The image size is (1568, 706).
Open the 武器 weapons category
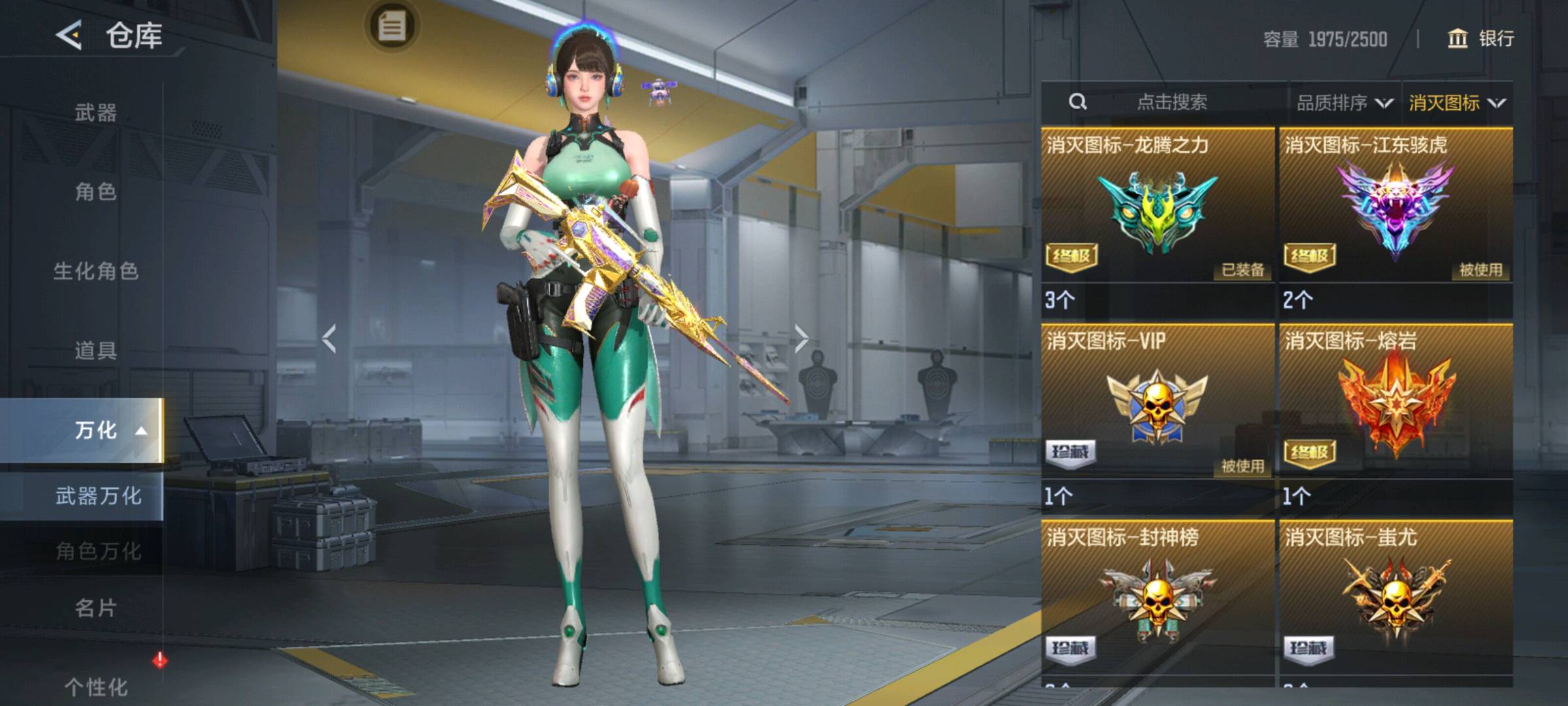[x=95, y=113]
